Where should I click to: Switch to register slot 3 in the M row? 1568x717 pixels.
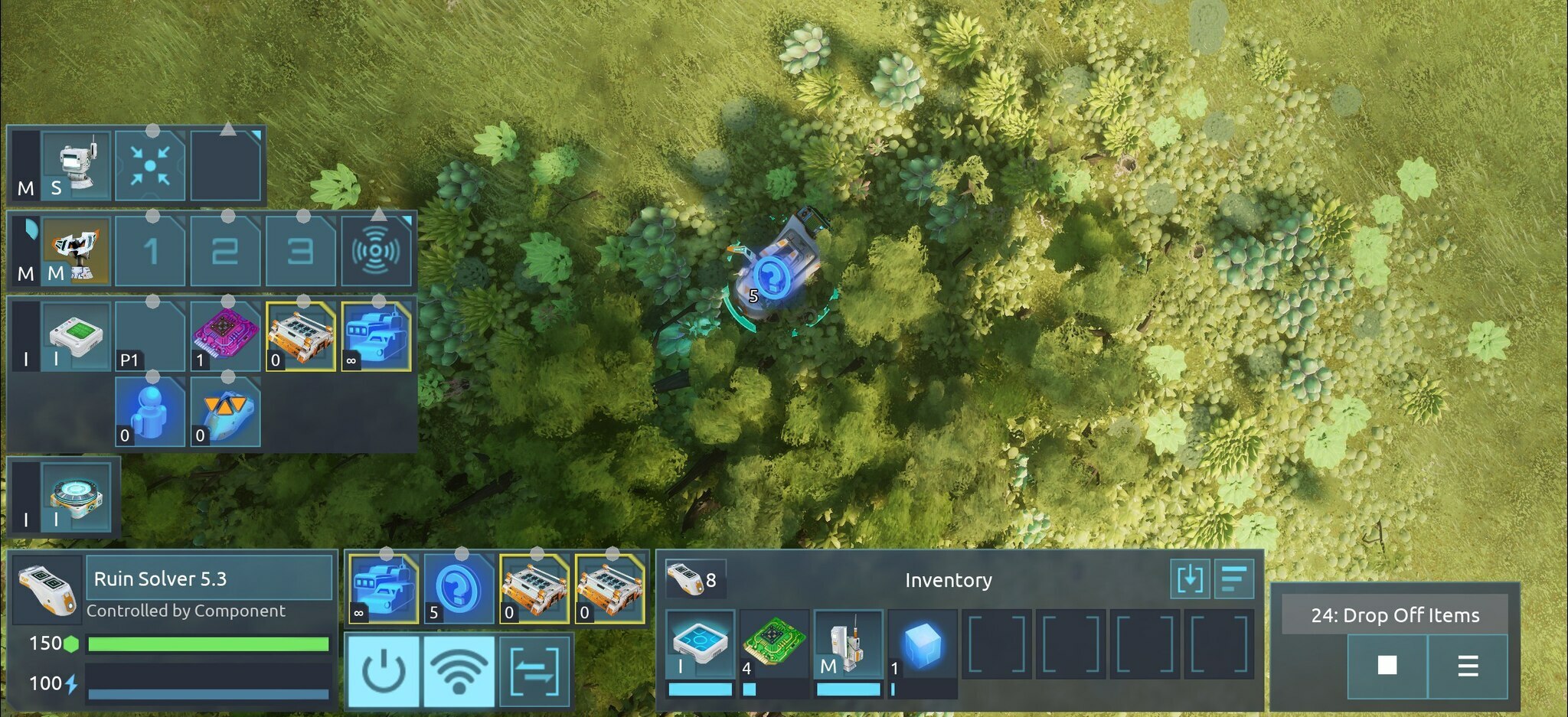point(302,252)
